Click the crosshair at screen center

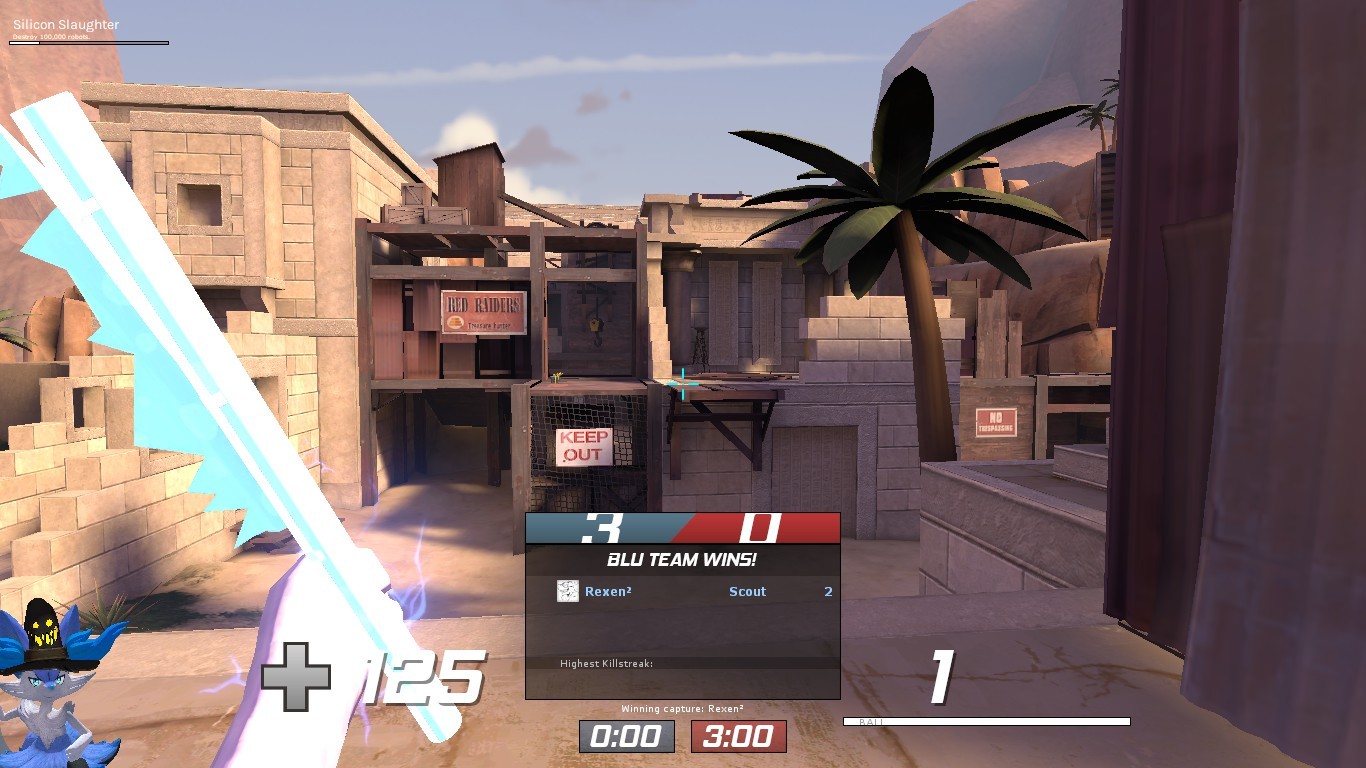[x=683, y=384]
